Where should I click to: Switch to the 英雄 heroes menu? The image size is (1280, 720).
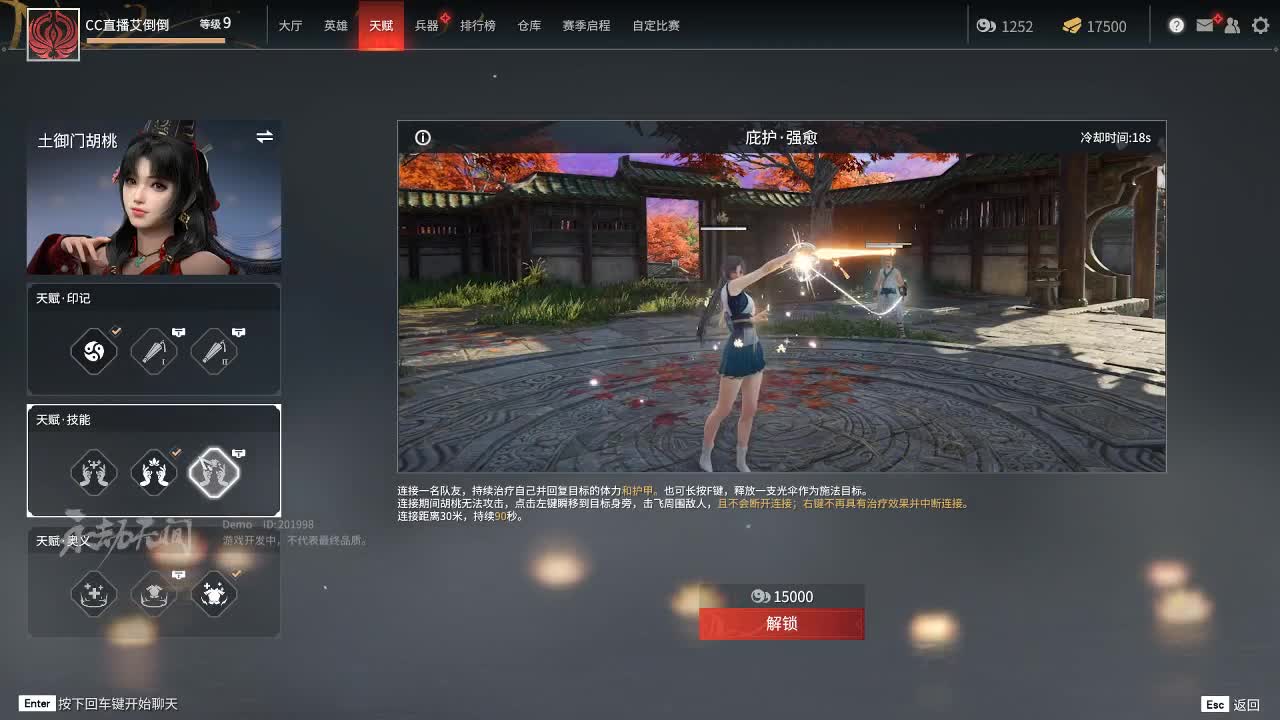(336, 26)
